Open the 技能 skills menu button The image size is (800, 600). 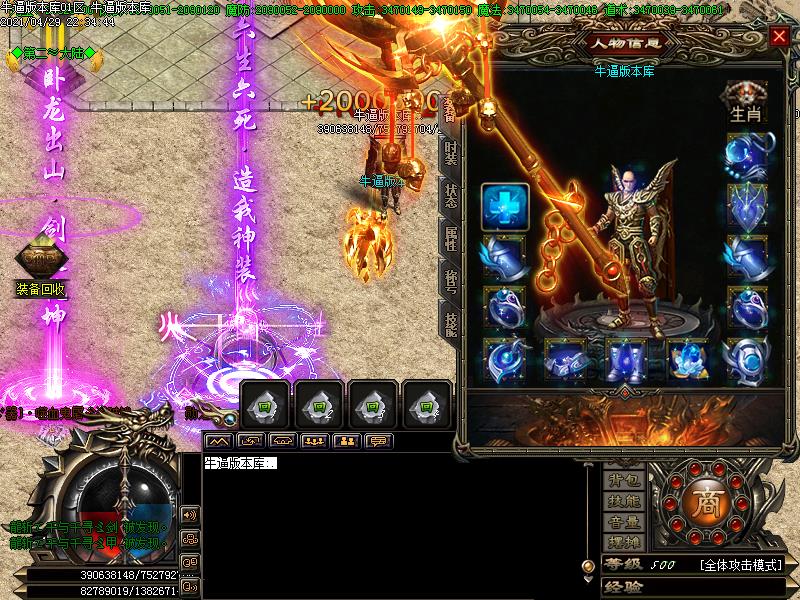[x=624, y=501]
